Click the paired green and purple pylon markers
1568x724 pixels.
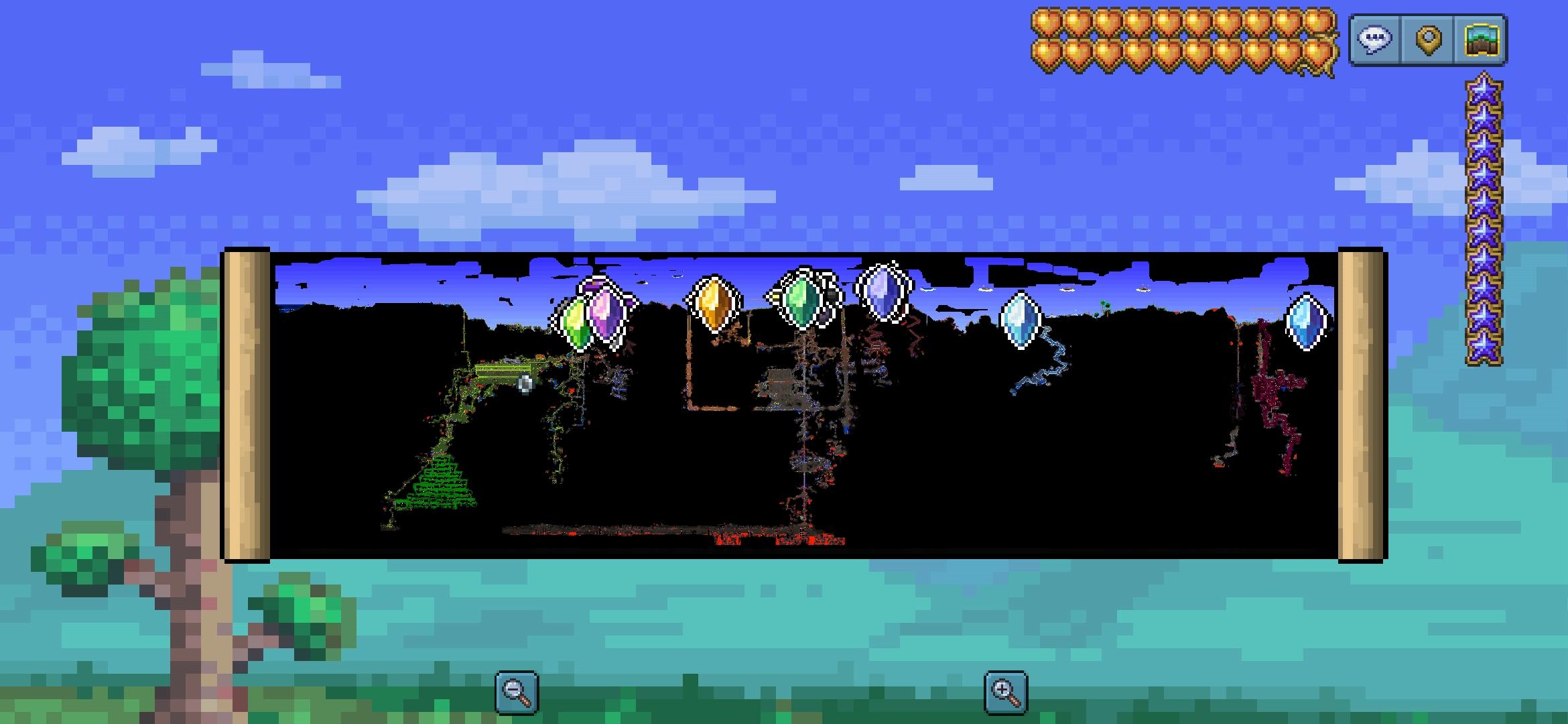click(590, 315)
